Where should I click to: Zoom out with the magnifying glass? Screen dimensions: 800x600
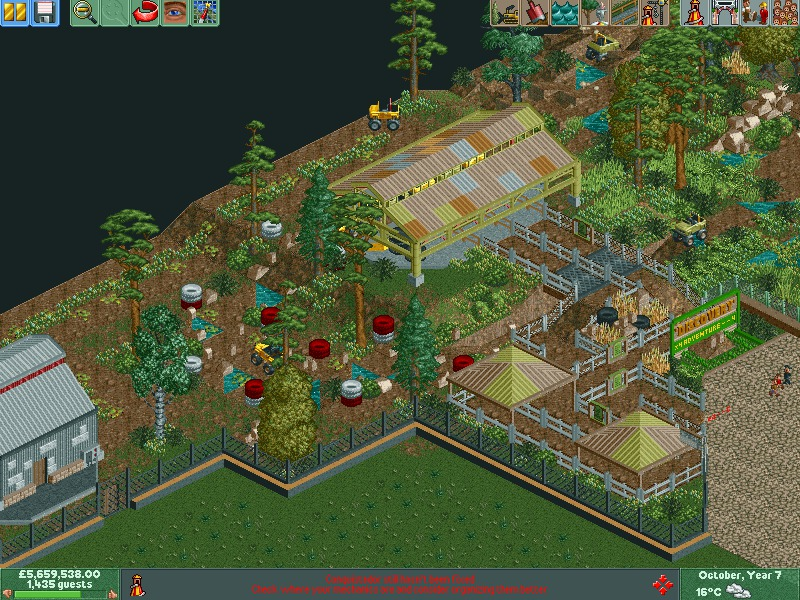click(85, 13)
